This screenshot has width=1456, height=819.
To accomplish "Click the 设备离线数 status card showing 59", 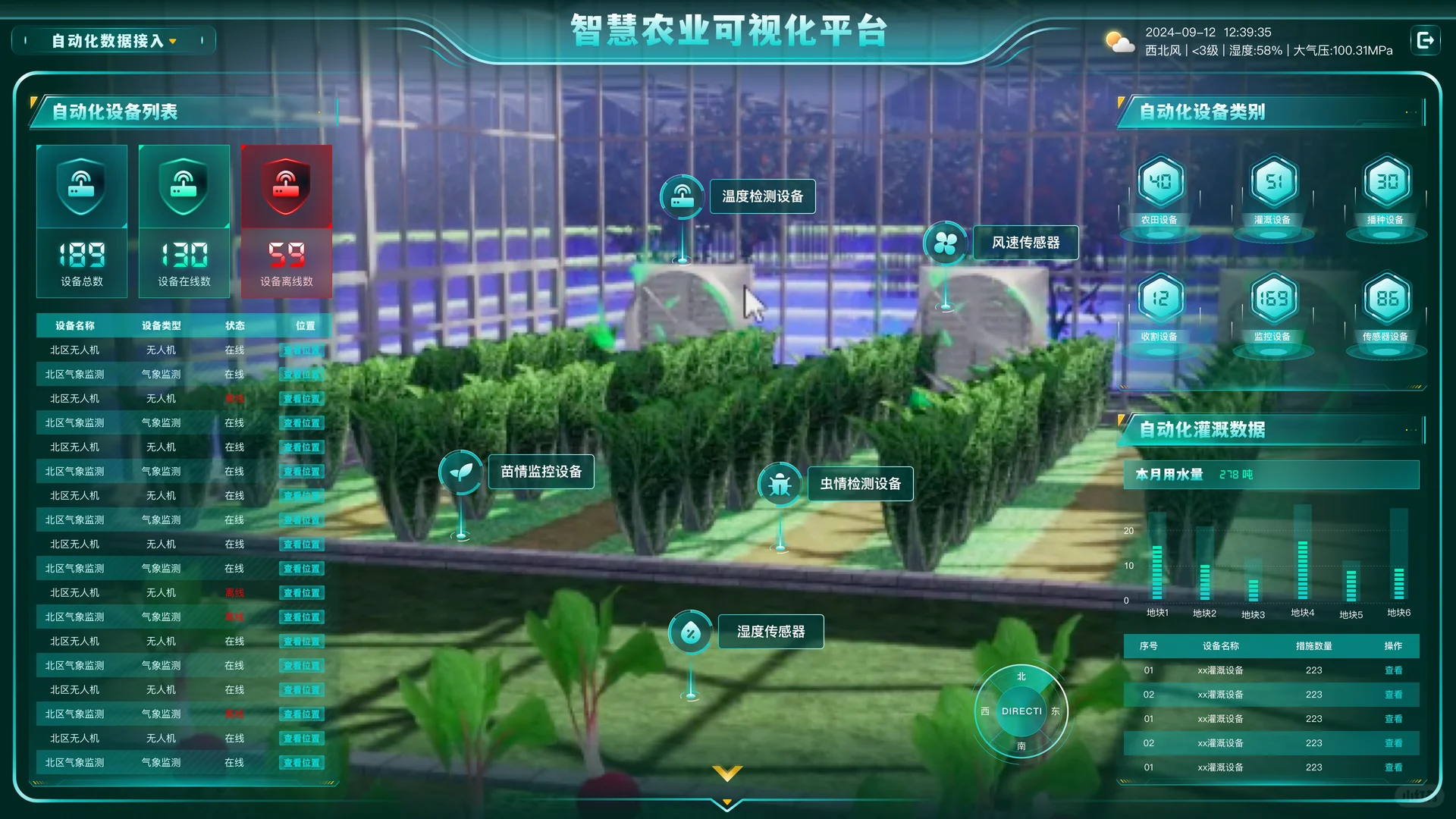I will click(287, 221).
